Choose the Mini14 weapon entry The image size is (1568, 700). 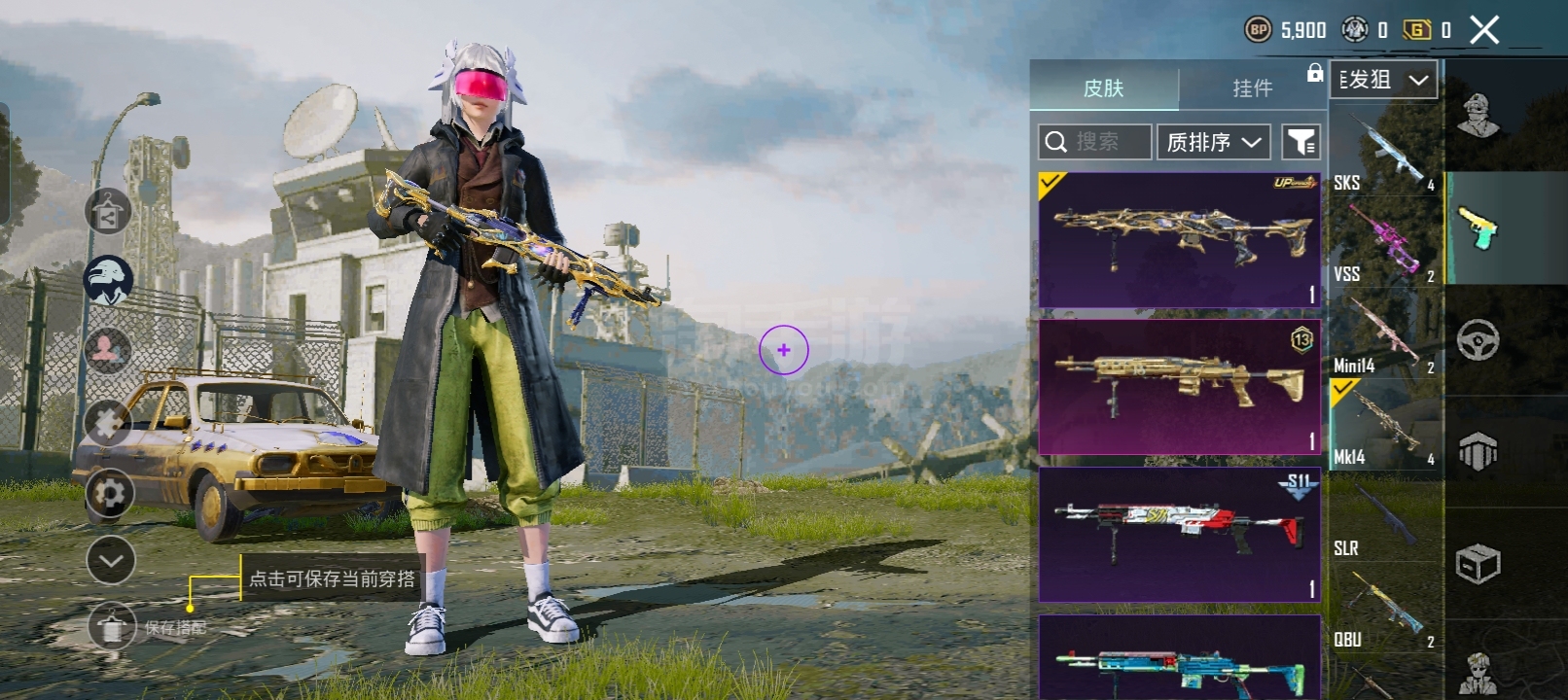tap(1385, 335)
